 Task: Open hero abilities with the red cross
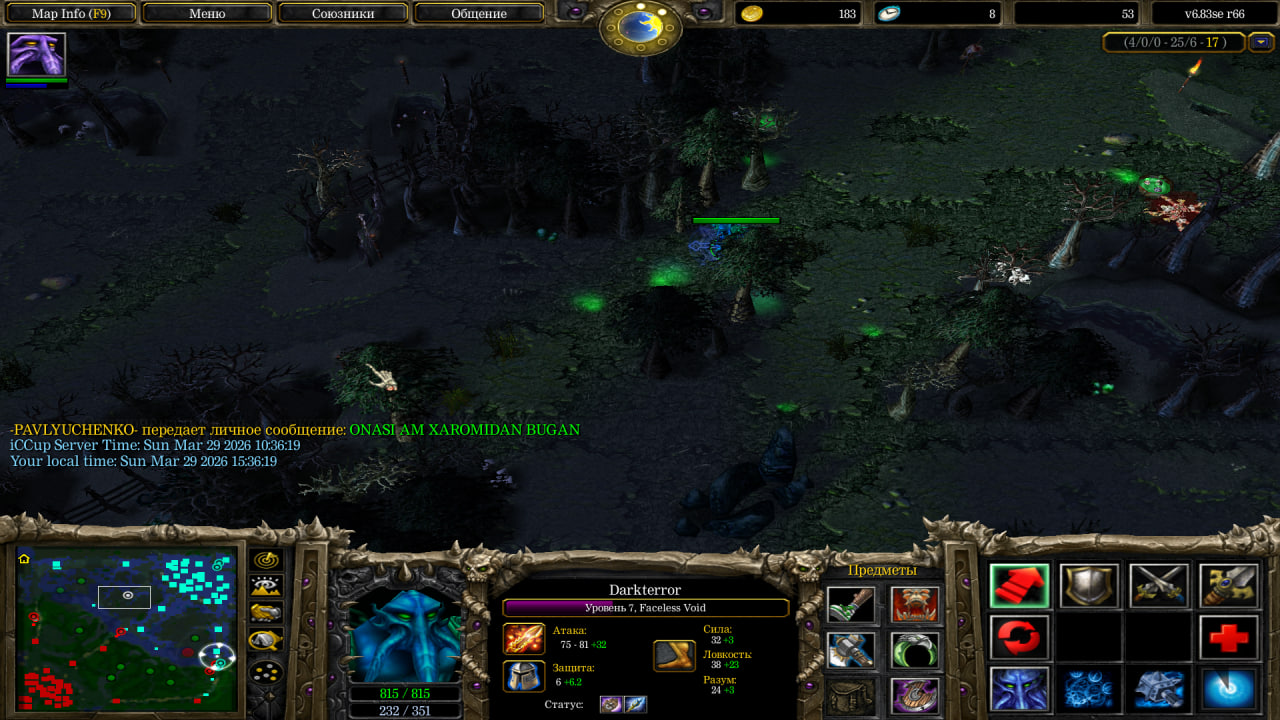[x=1229, y=637]
